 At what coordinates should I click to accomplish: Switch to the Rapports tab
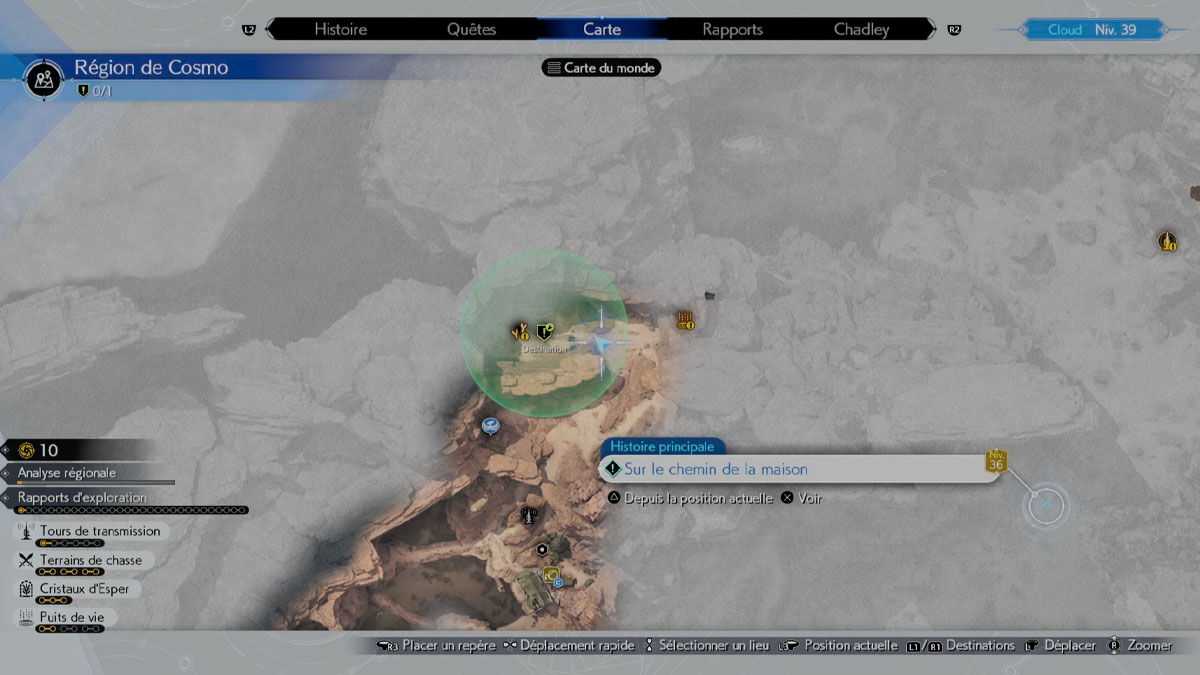point(732,29)
